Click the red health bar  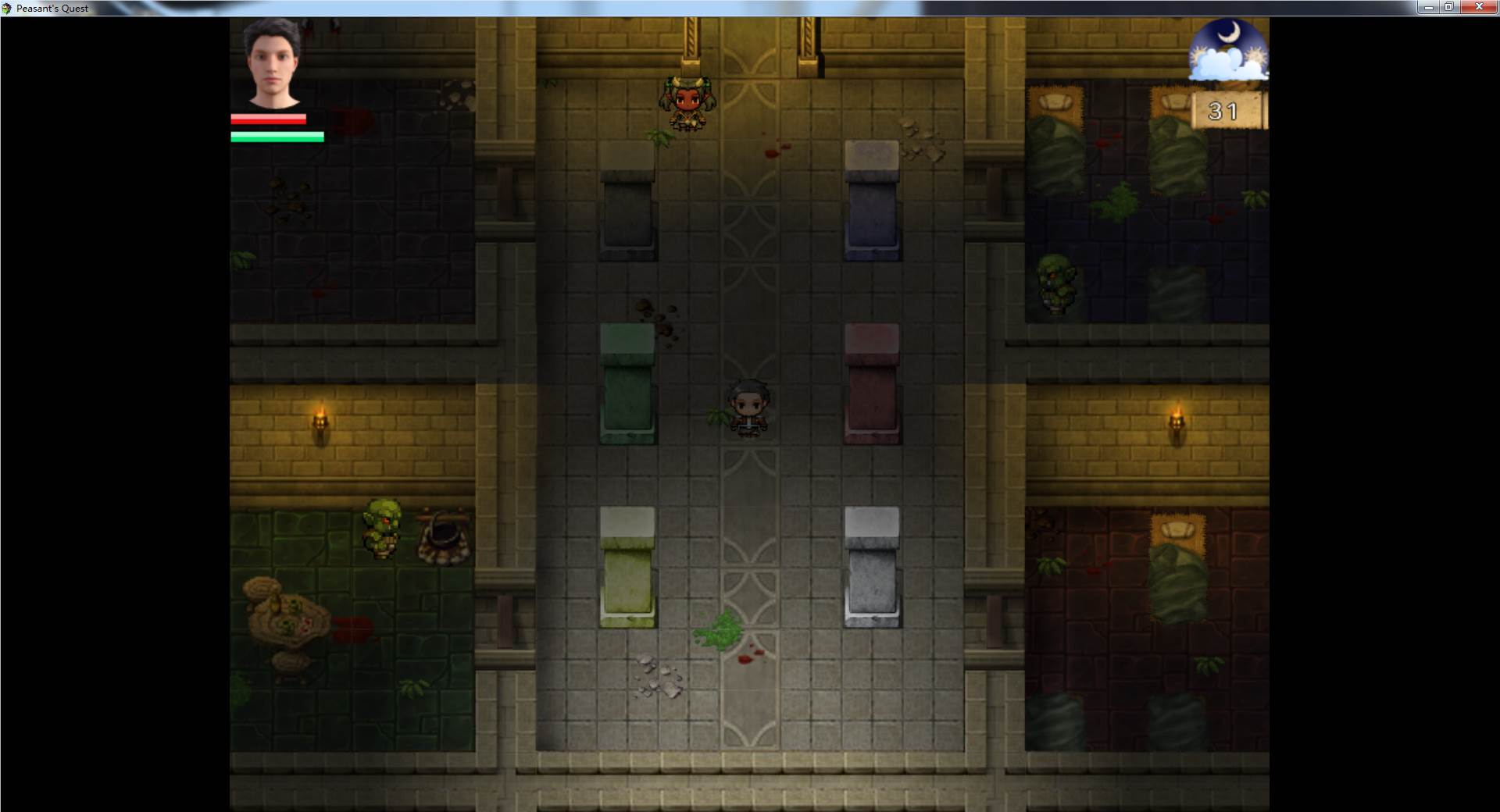267,119
